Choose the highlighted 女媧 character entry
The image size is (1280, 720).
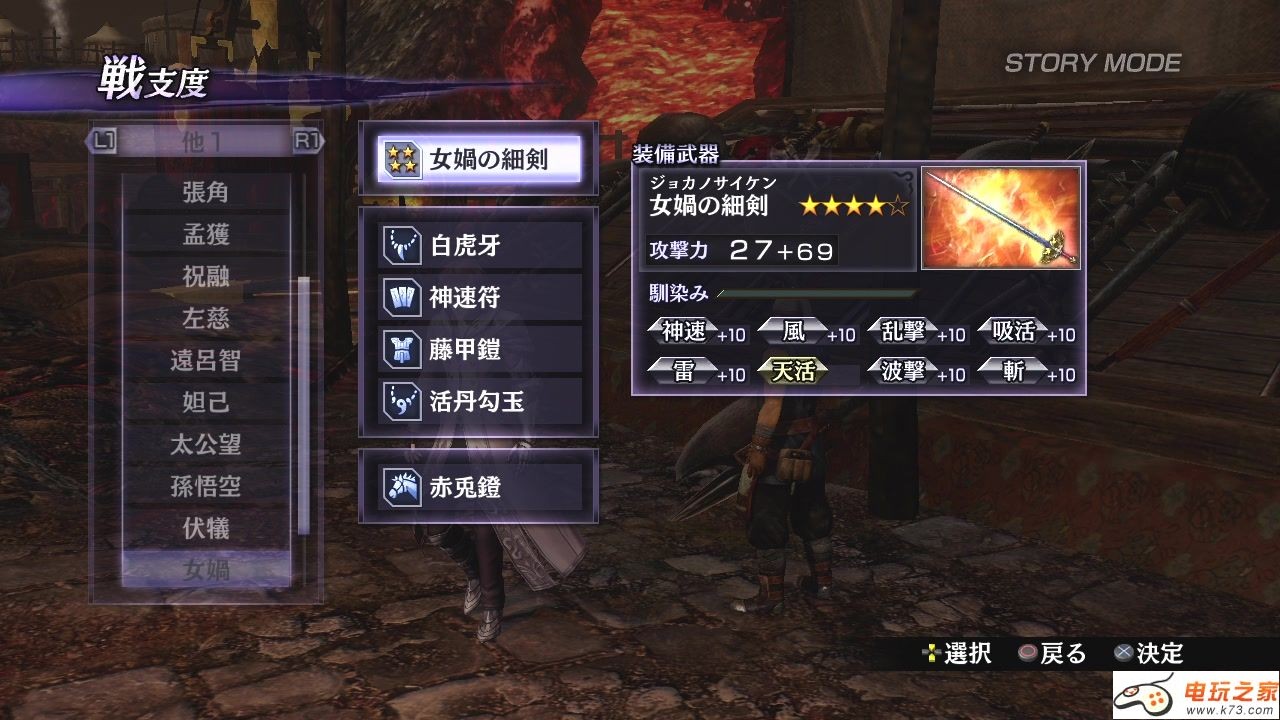pyautogui.click(x=206, y=570)
